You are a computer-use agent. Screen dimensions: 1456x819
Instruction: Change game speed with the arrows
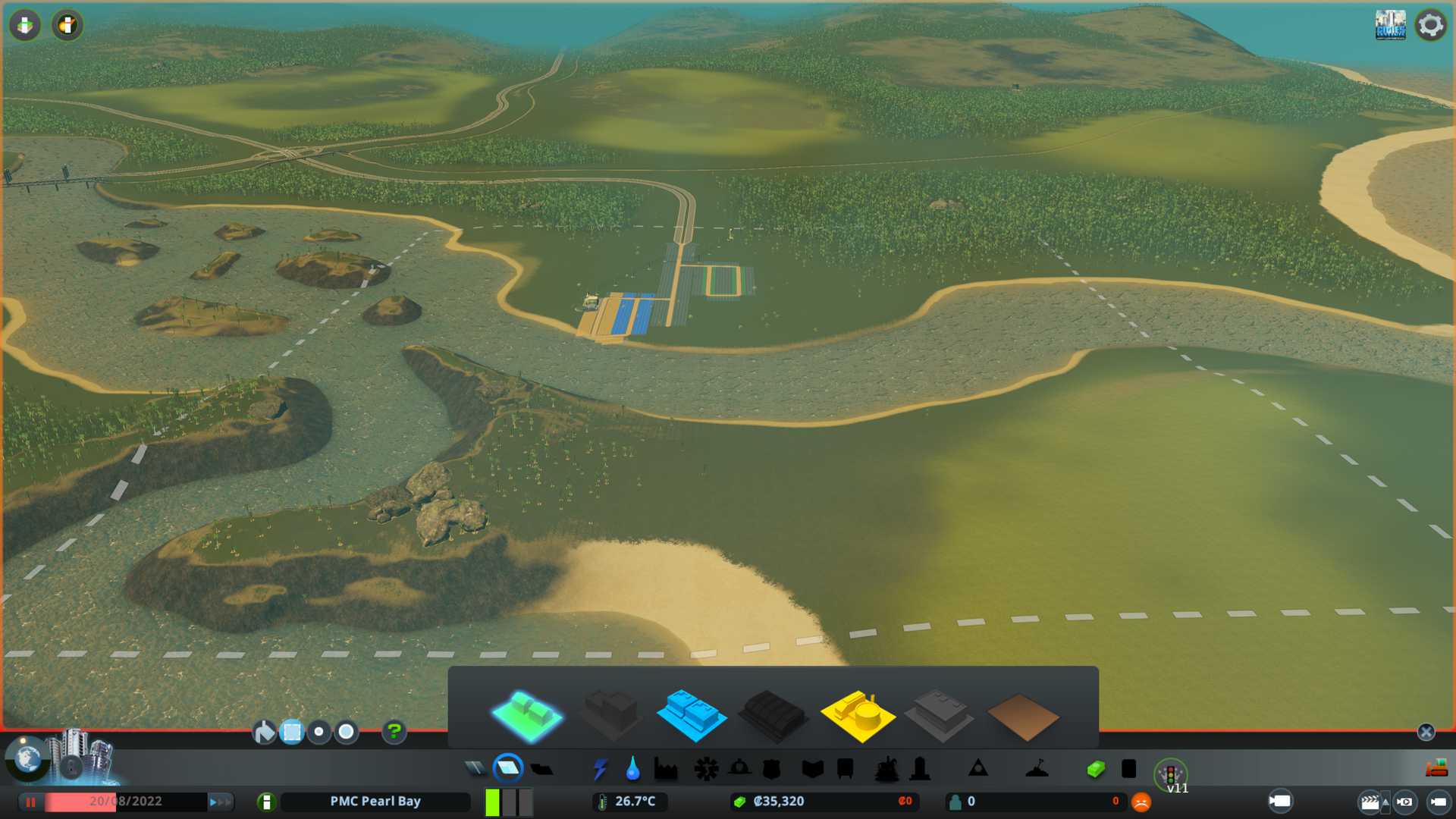click(220, 802)
